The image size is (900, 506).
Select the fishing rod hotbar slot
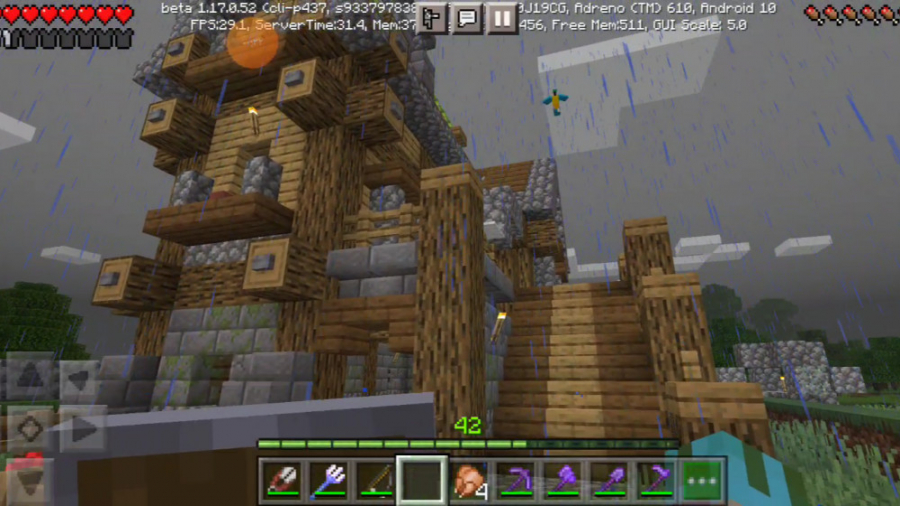click(x=374, y=481)
